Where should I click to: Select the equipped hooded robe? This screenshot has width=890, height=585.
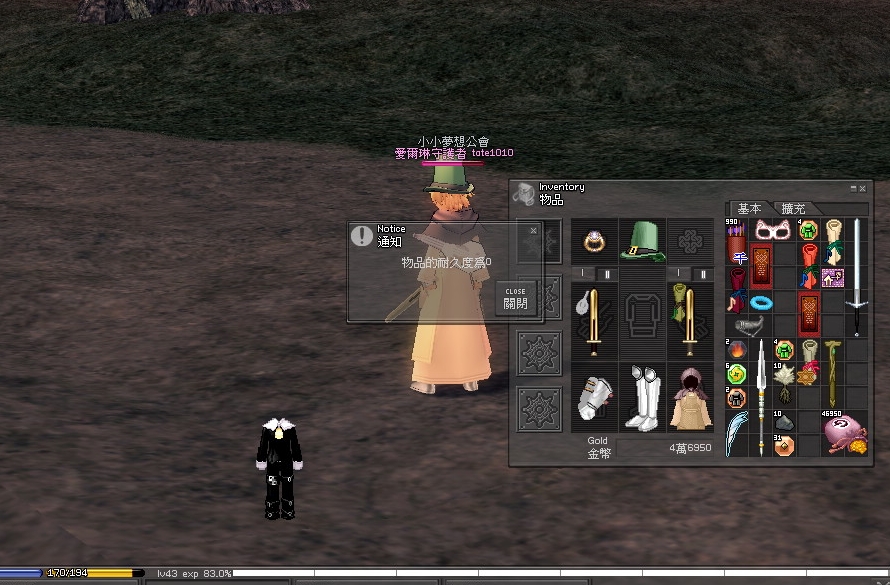coord(690,397)
